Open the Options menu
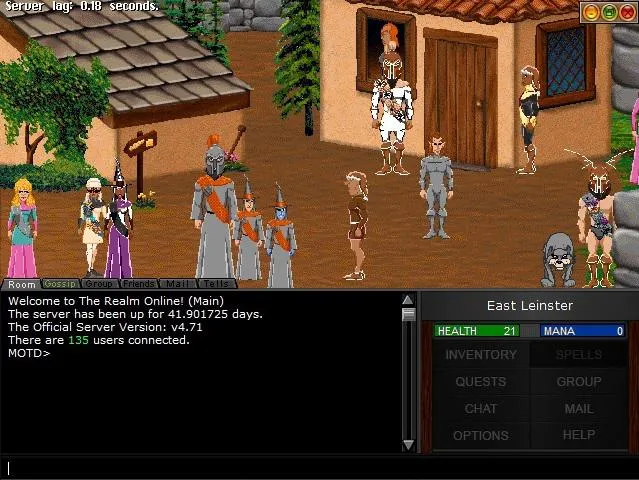This screenshot has height=480, width=639. point(481,436)
